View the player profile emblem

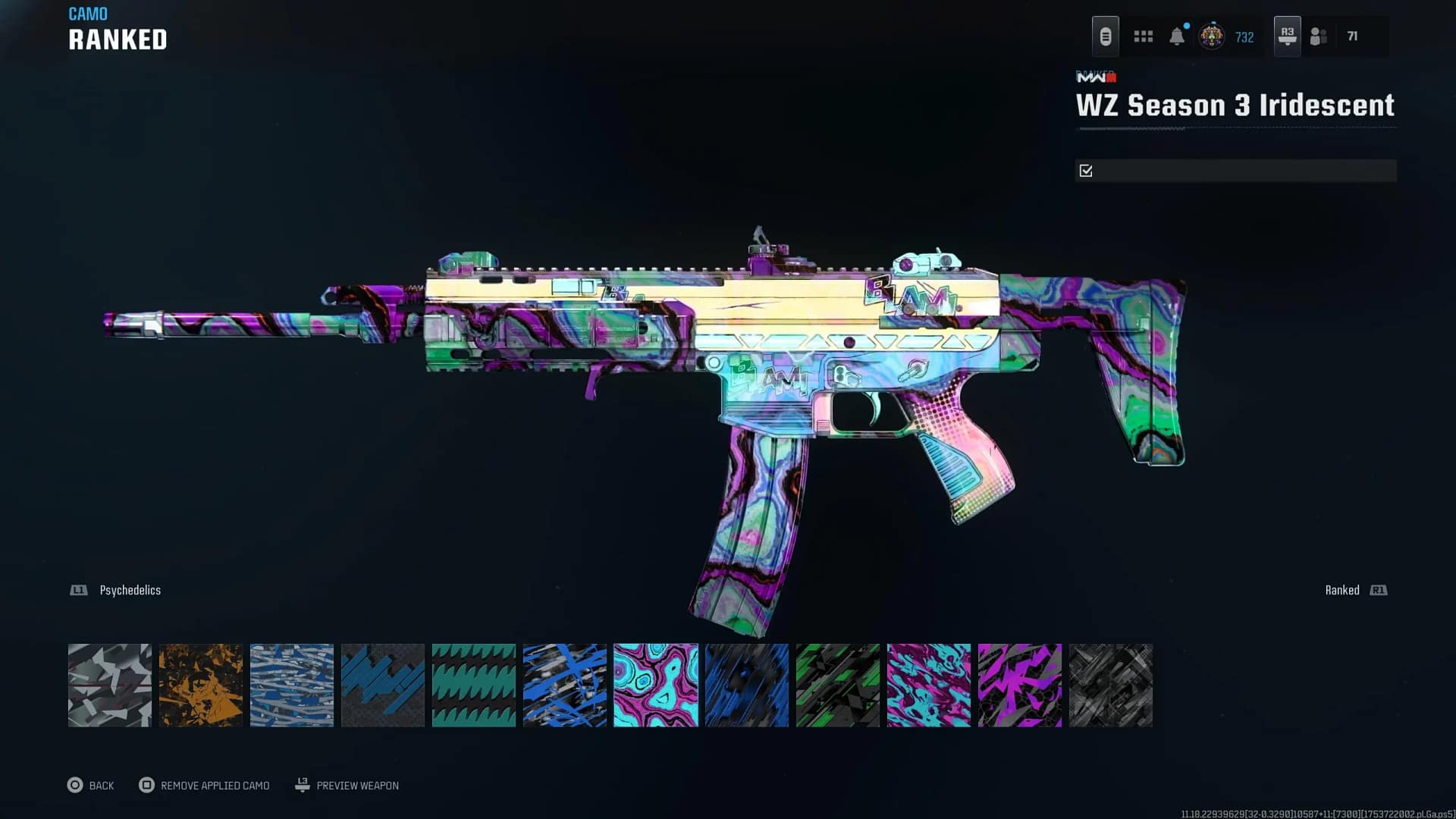click(x=1211, y=36)
